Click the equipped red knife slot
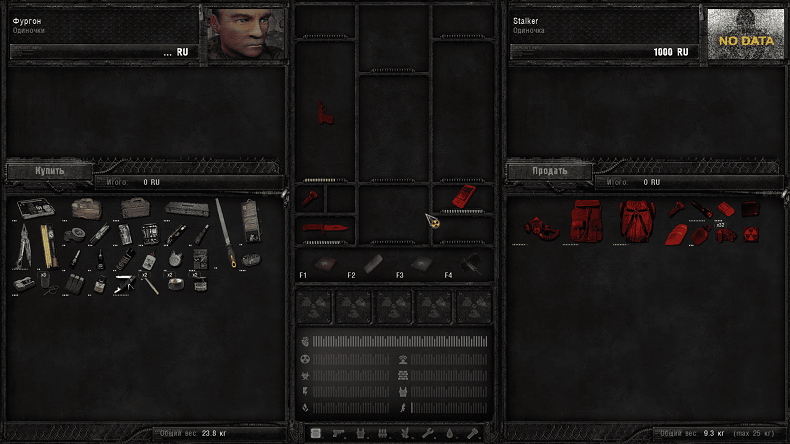The image size is (790, 444). pos(325,229)
